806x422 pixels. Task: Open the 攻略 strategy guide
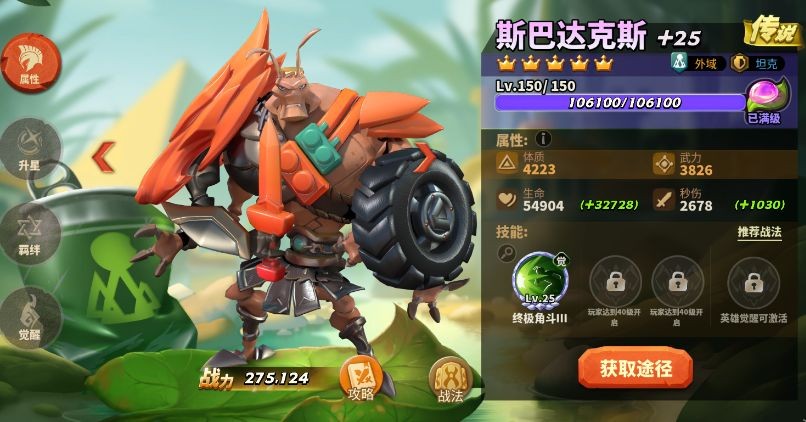[360, 378]
